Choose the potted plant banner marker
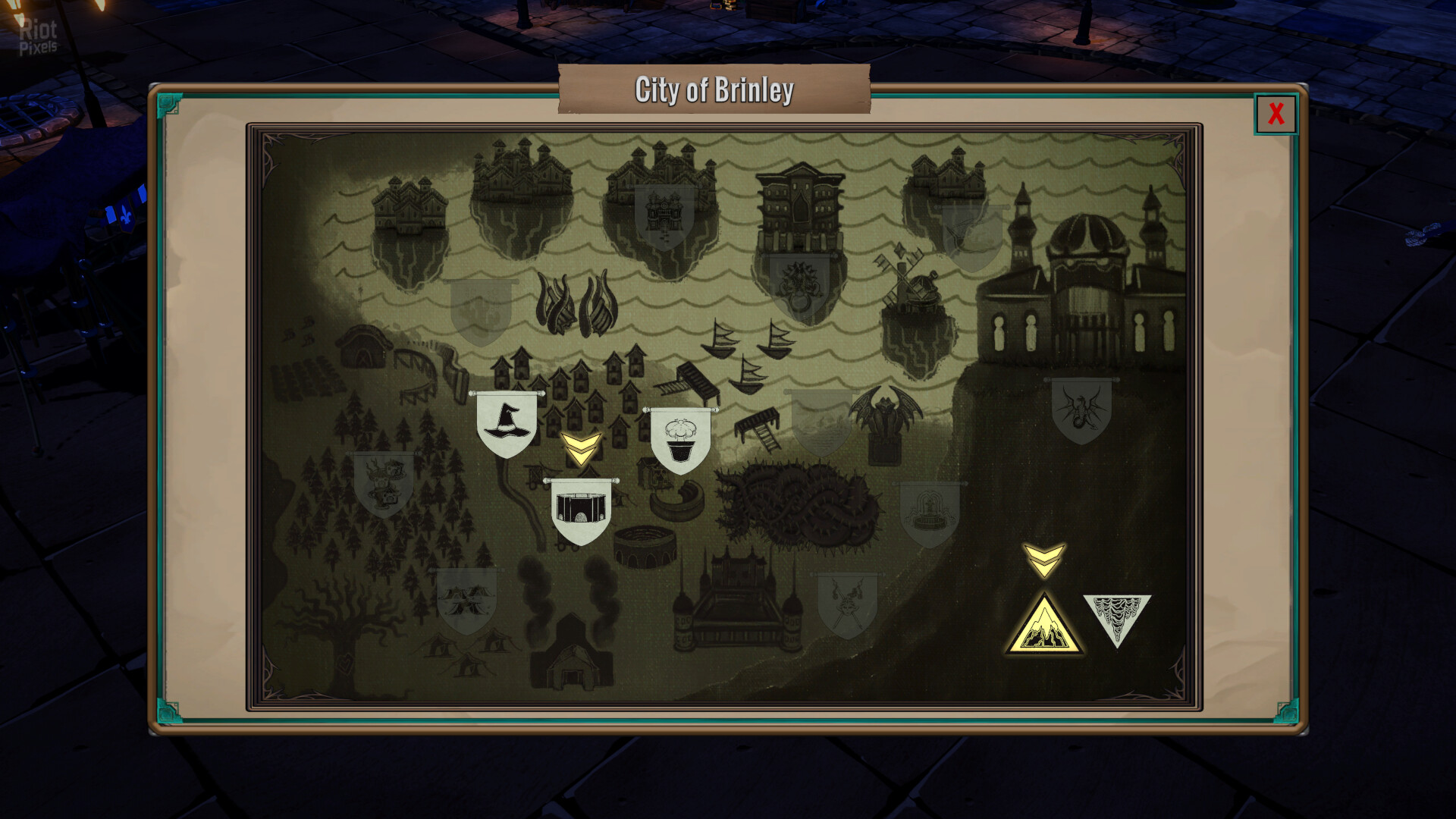The image size is (1456, 819). [x=680, y=441]
